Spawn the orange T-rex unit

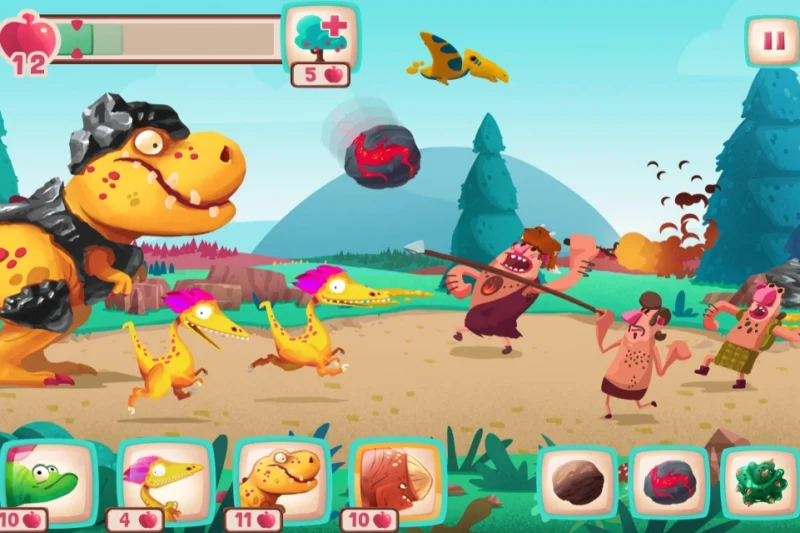(282, 478)
